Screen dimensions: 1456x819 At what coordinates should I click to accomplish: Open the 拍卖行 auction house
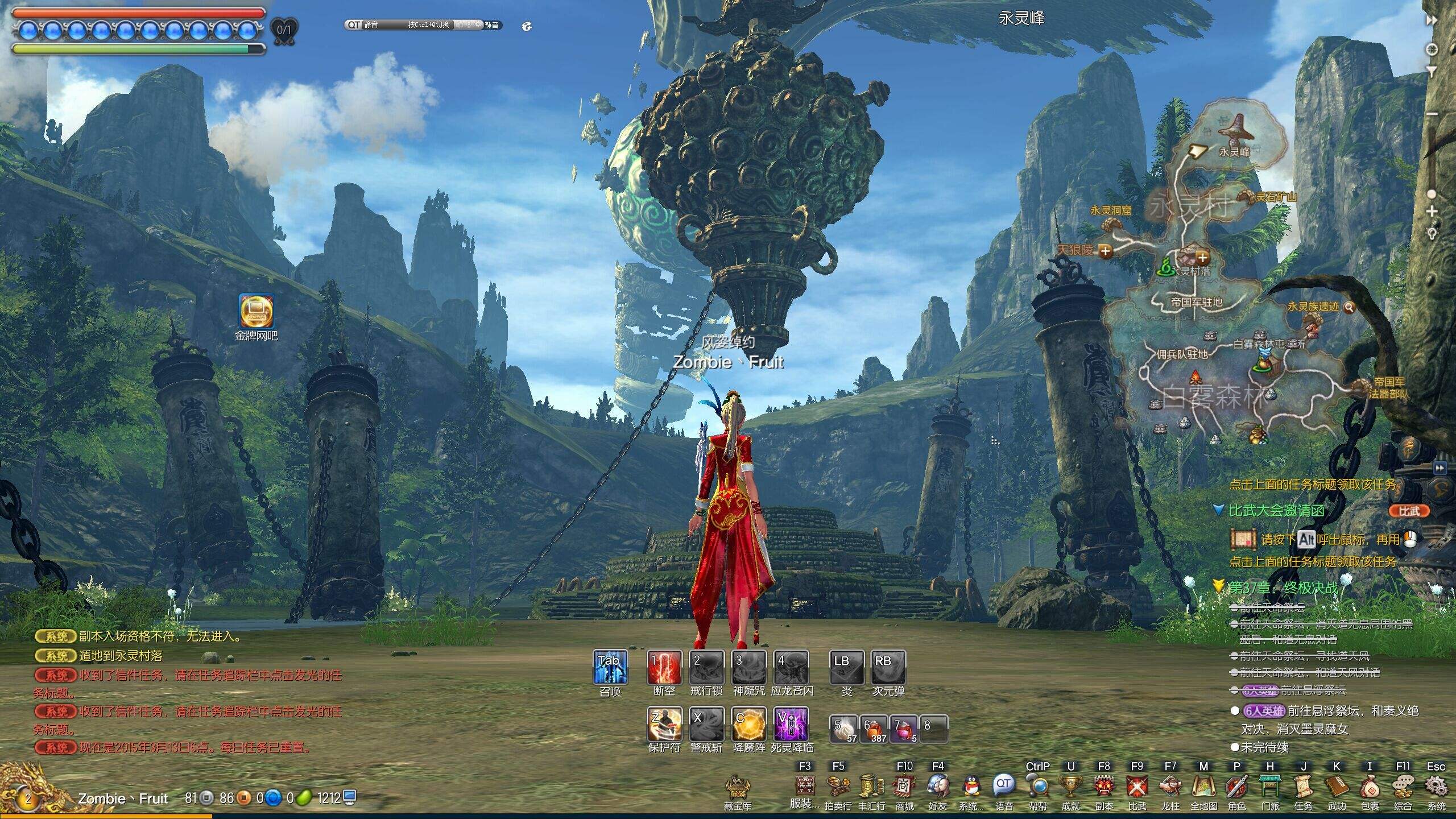(838, 788)
